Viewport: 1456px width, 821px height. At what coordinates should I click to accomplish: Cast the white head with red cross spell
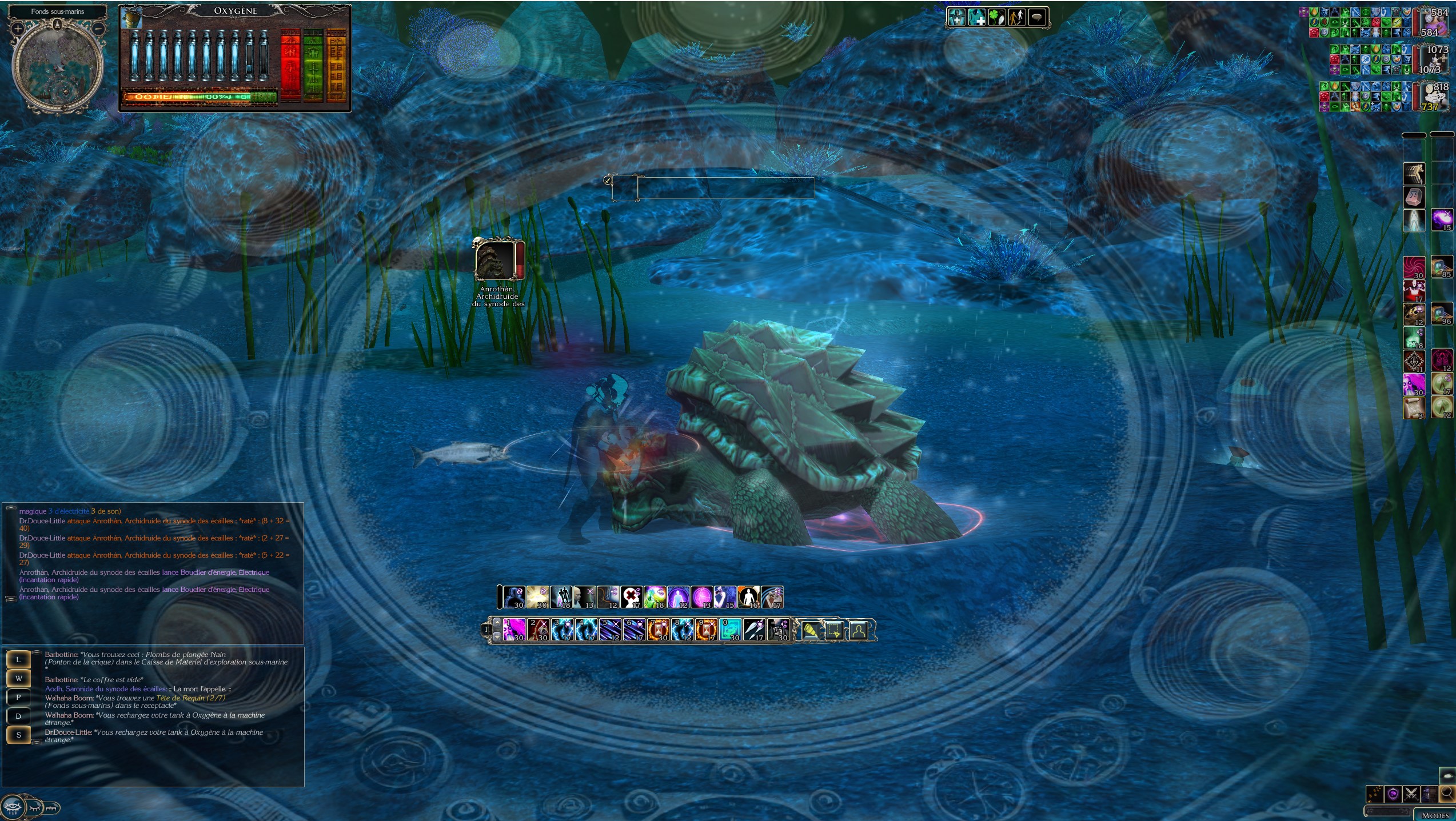coord(631,597)
